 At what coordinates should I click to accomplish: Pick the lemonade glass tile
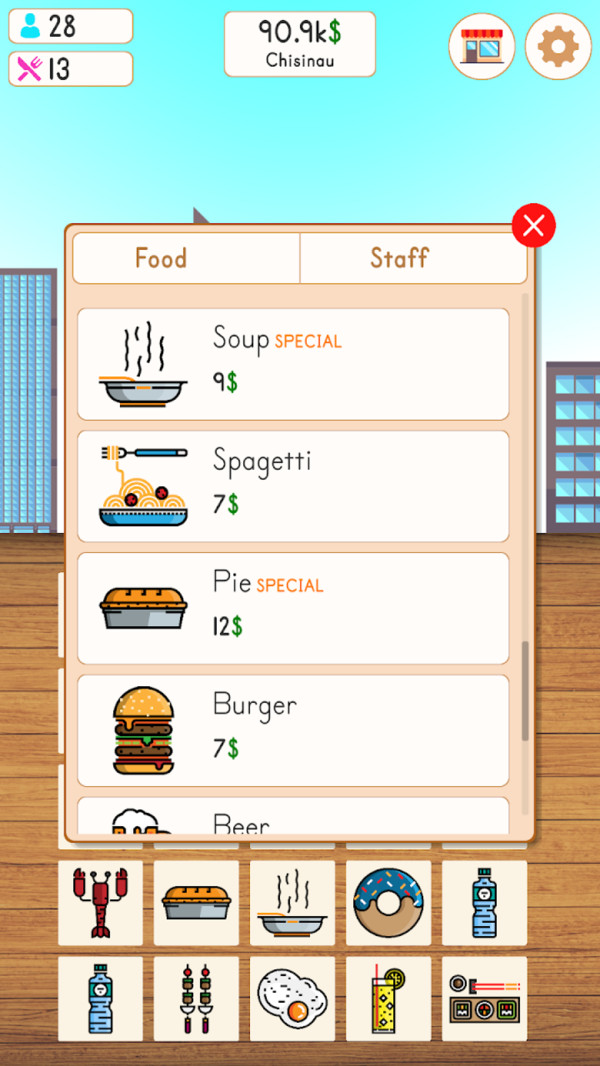point(388,998)
